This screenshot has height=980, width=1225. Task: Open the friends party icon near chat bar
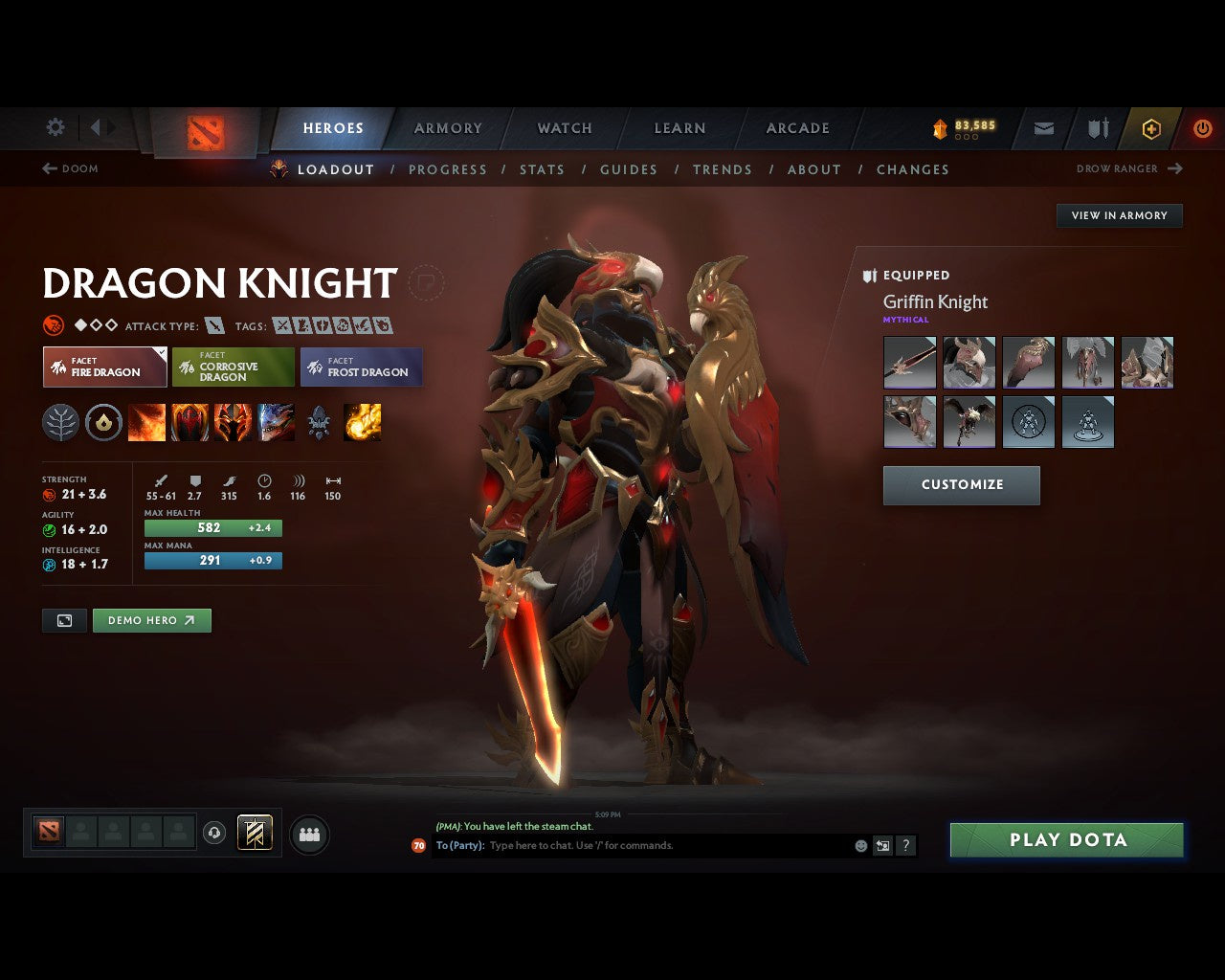tap(308, 834)
